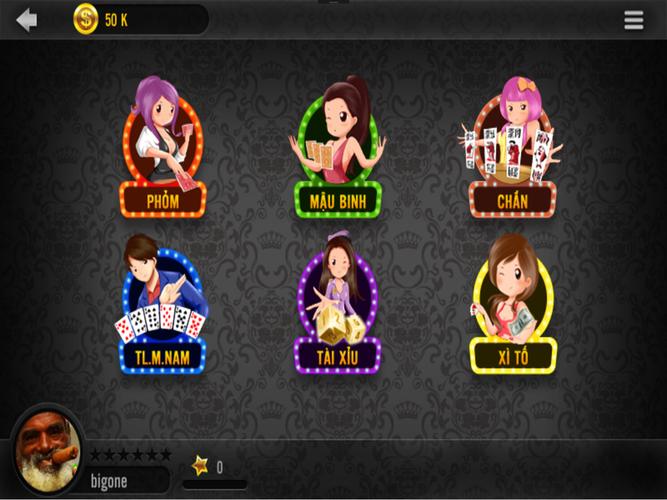Tap the gold coin balance
The image size is (667, 500).
(87, 20)
